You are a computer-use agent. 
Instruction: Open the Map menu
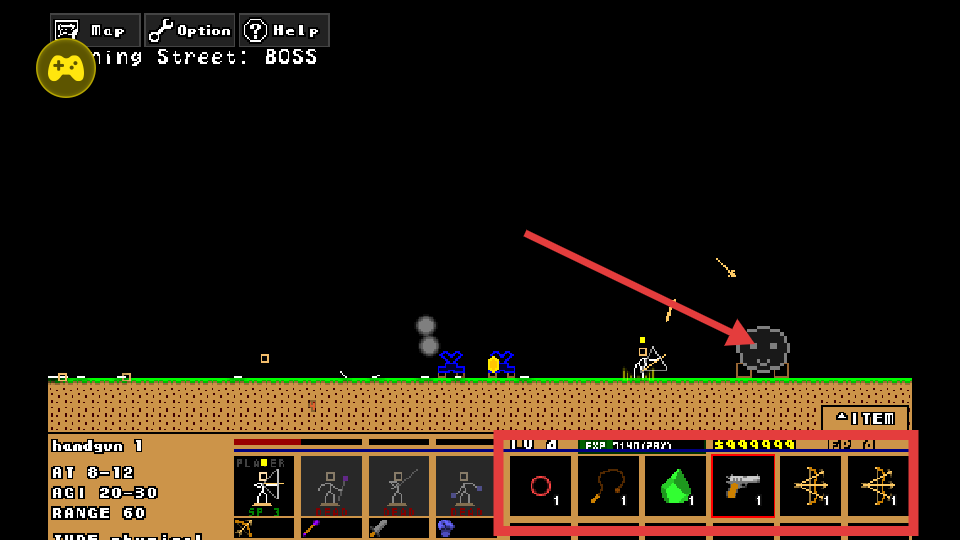point(95,30)
